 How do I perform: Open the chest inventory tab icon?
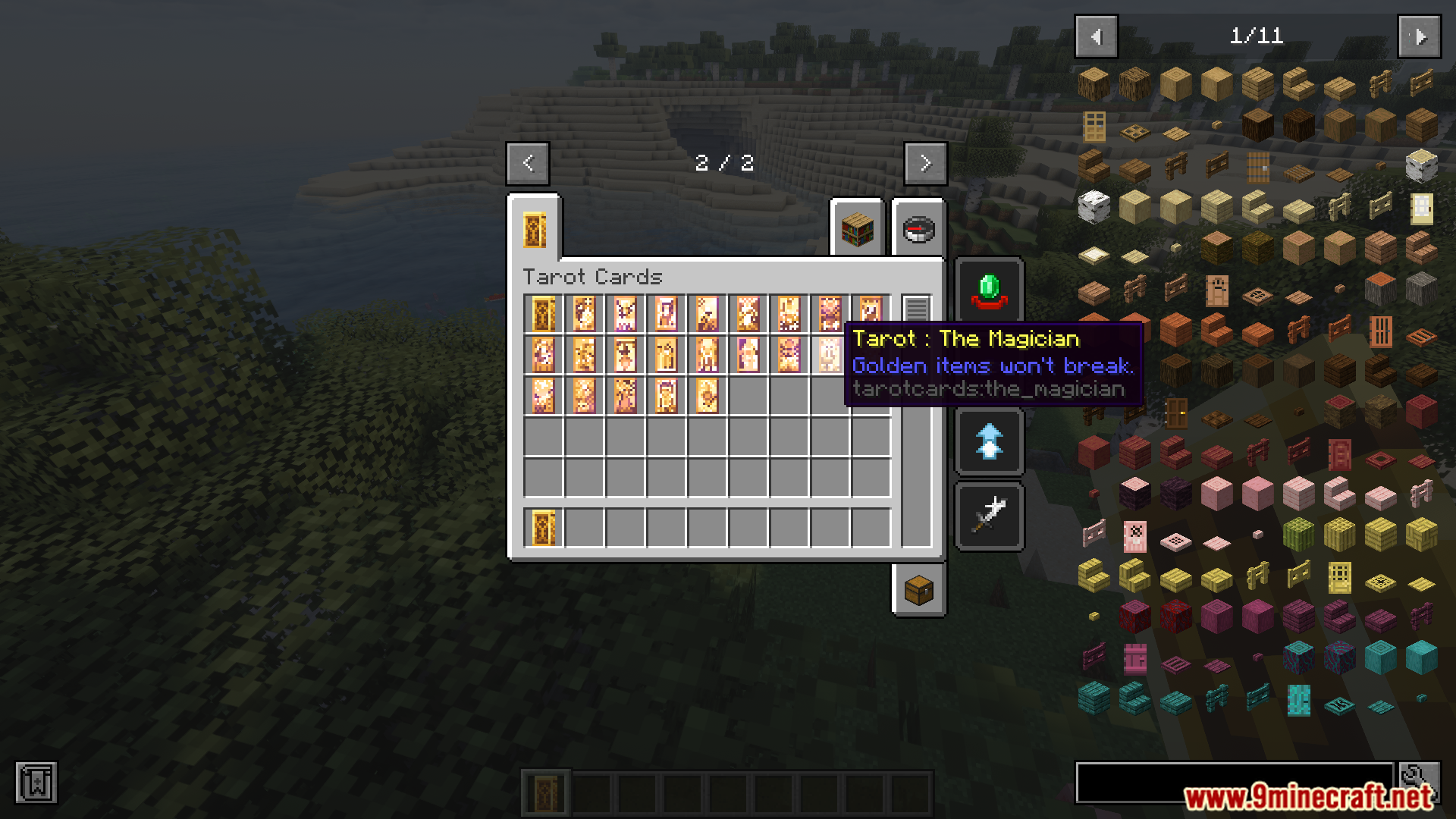[920, 591]
